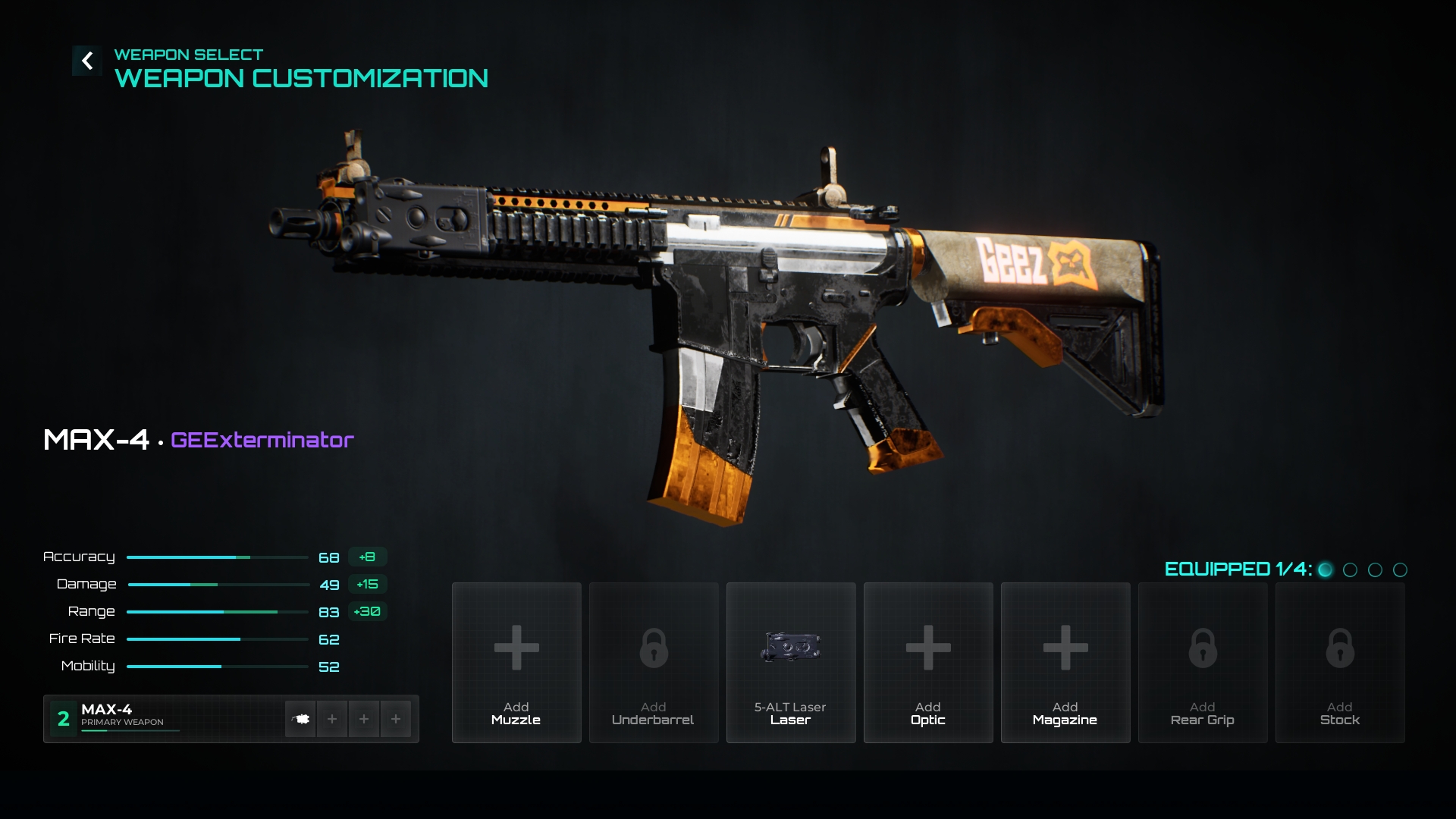Open the Add Magazine slot

point(1065,662)
